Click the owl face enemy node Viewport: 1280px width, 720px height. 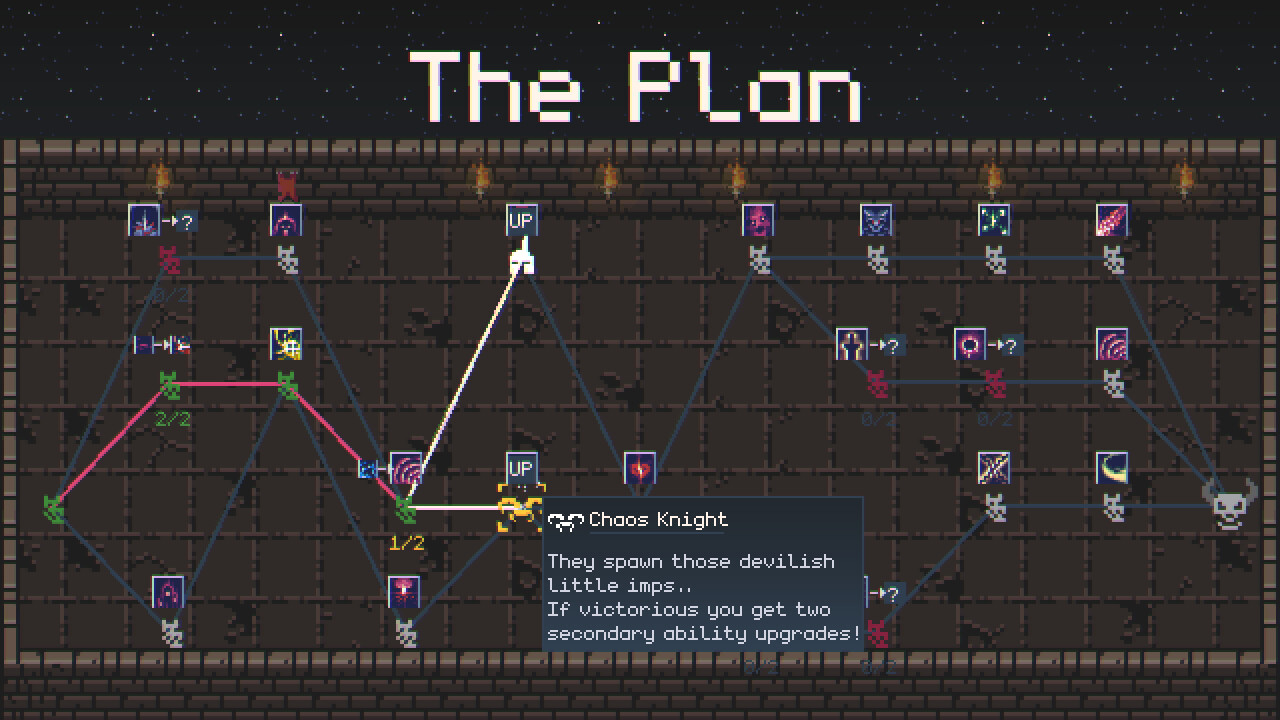click(x=875, y=219)
